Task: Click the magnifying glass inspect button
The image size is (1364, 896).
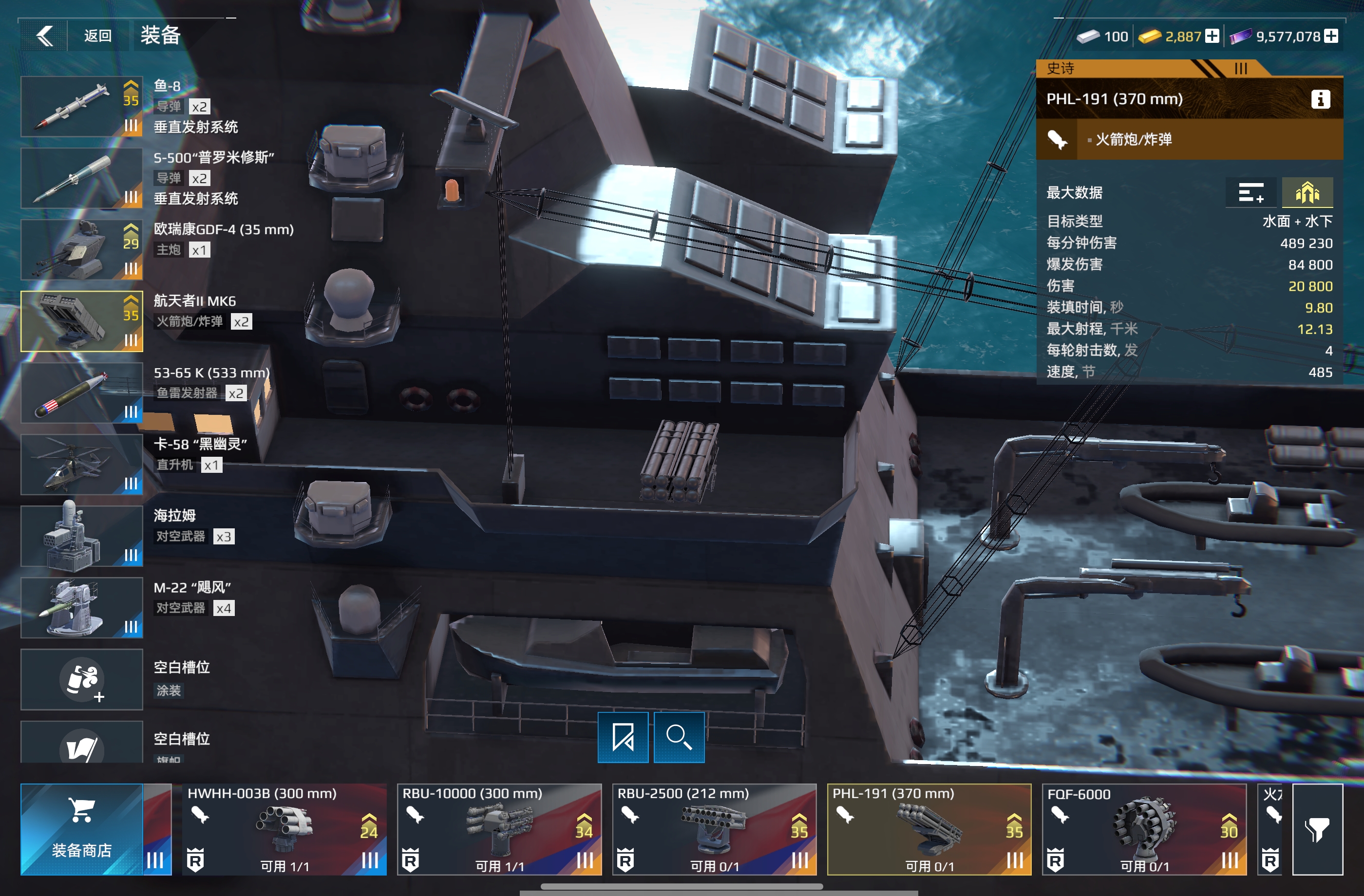Action: coord(679,737)
